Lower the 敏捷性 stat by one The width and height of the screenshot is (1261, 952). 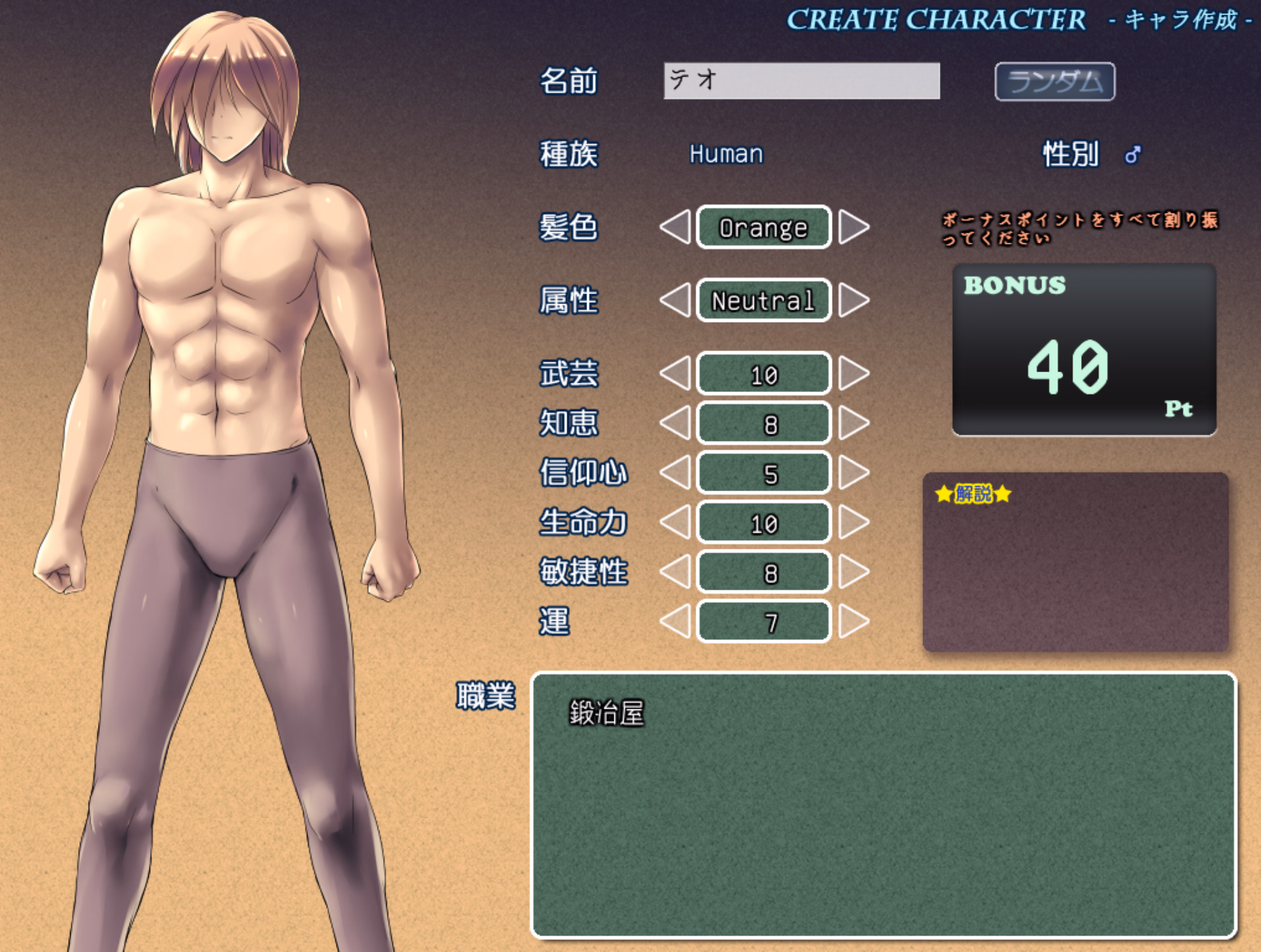pyautogui.click(x=676, y=572)
